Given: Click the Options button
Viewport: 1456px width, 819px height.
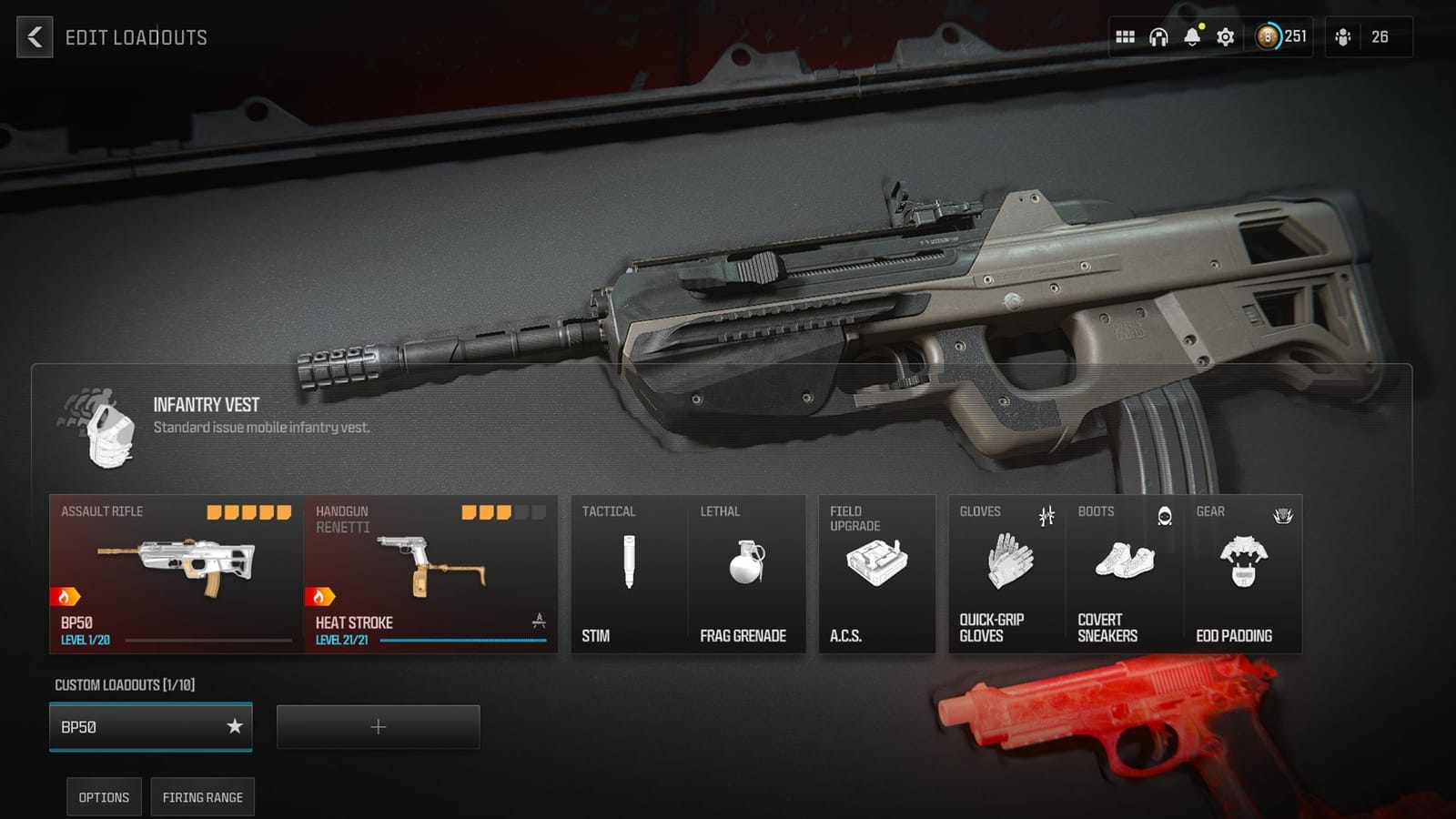Looking at the screenshot, I should coord(103,796).
